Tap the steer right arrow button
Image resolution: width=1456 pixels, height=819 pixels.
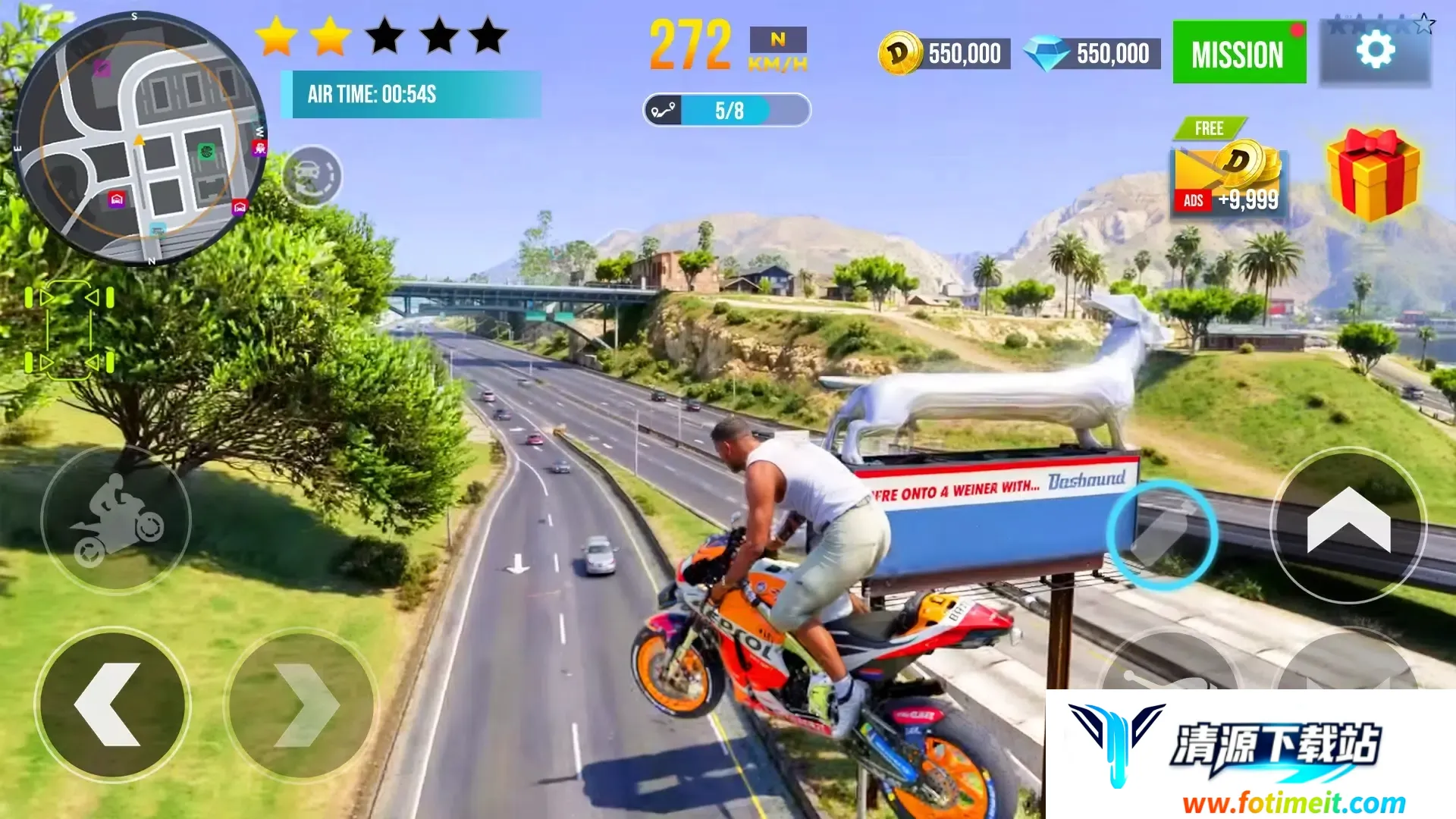tap(301, 704)
